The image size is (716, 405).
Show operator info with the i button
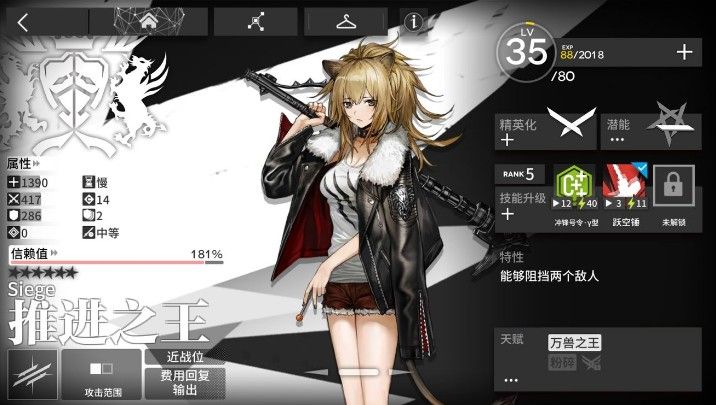[413, 22]
